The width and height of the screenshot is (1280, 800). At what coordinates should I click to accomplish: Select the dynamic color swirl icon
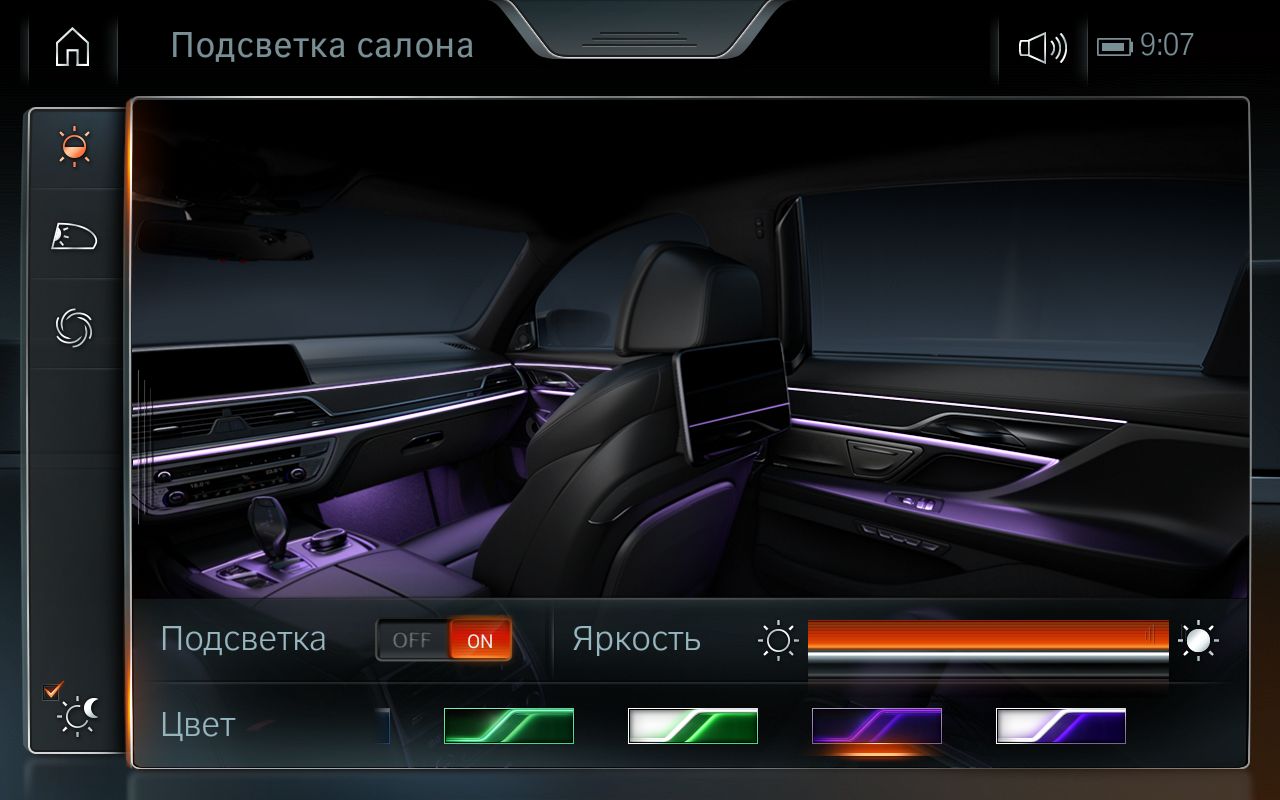pyautogui.click(x=75, y=327)
